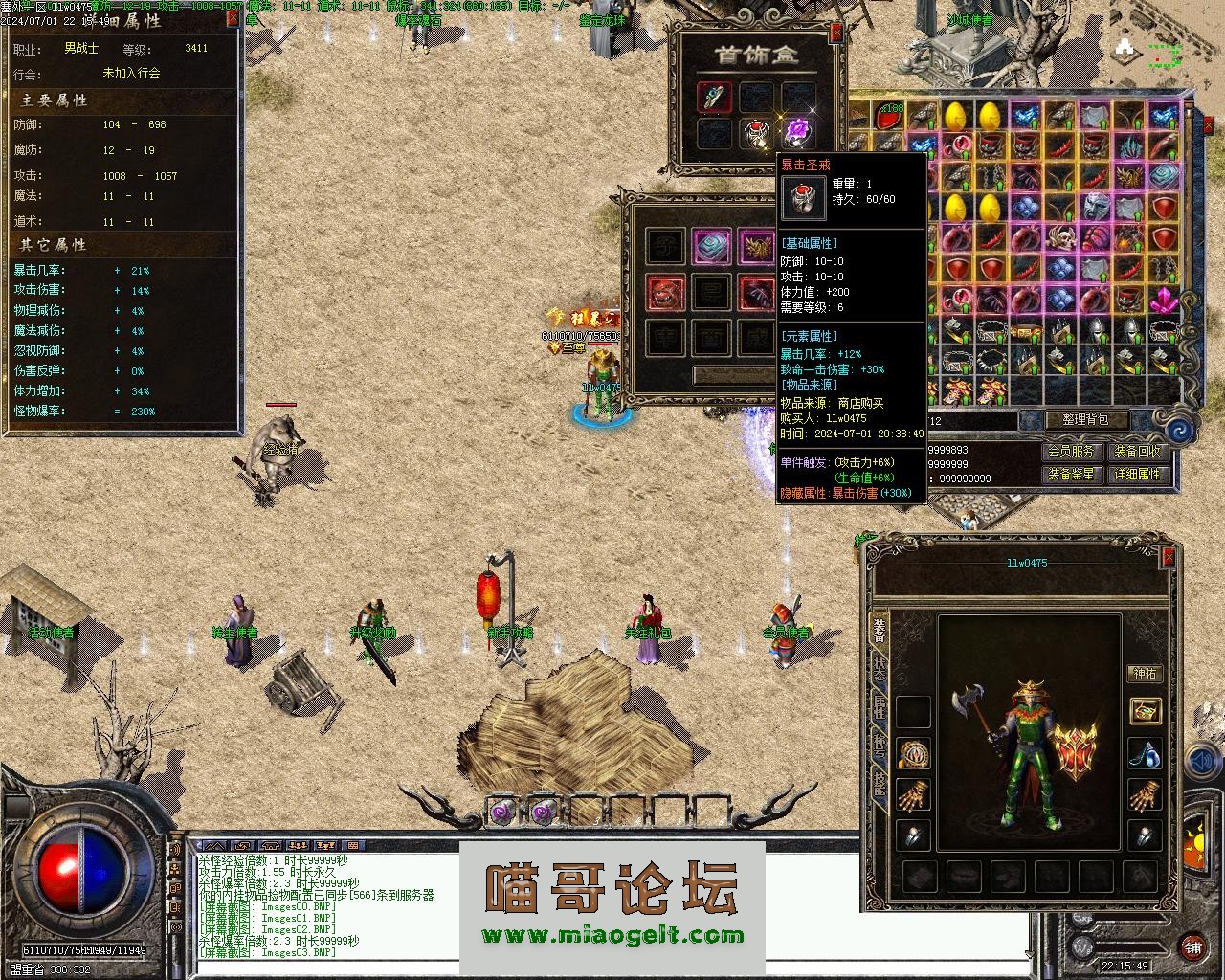Image resolution: width=1225 pixels, height=980 pixels.
Task: Select the cyan rune stone slot
Action: coord(711,247)
